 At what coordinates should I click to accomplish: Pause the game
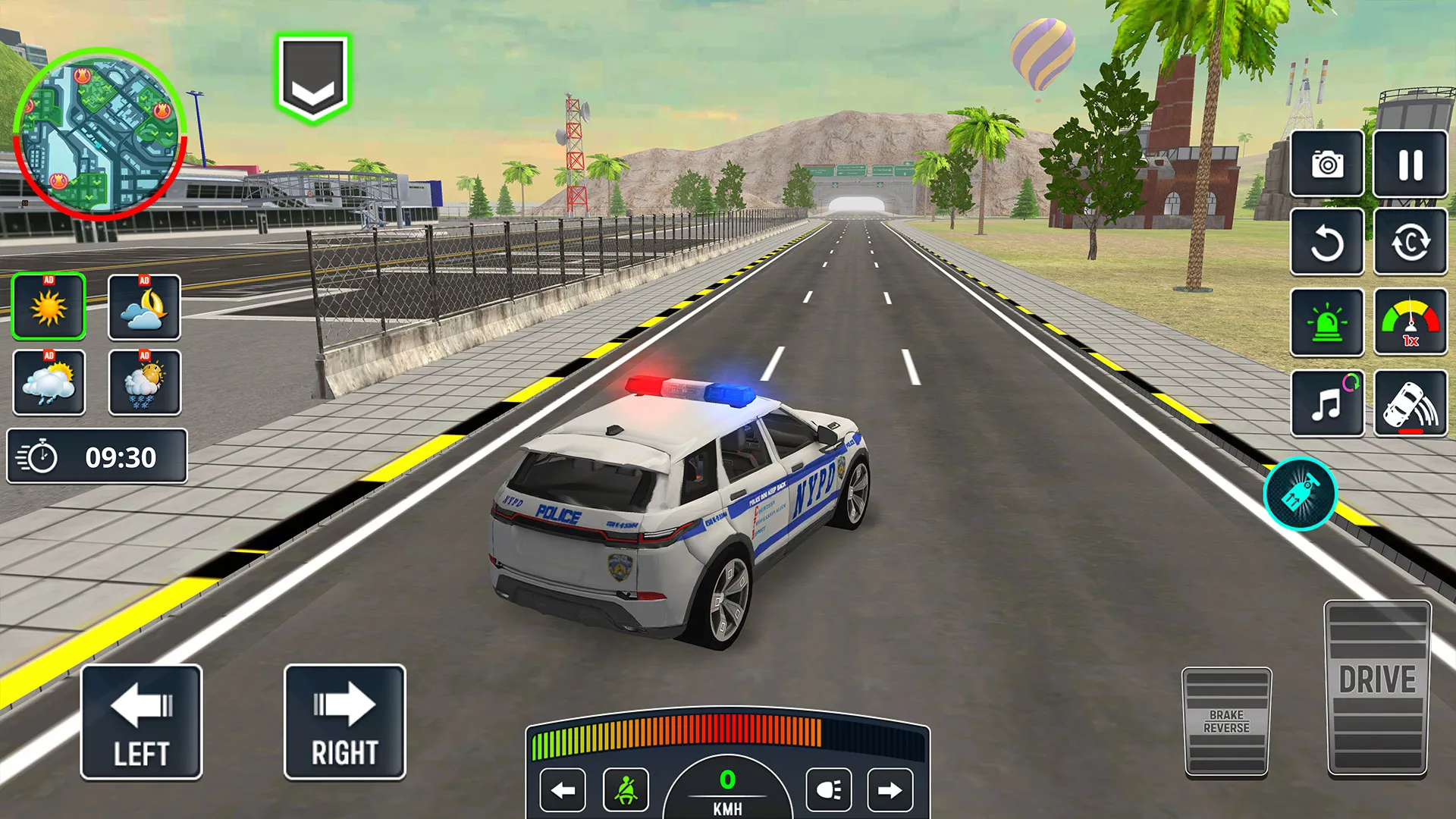click(x=1407, y=165)
